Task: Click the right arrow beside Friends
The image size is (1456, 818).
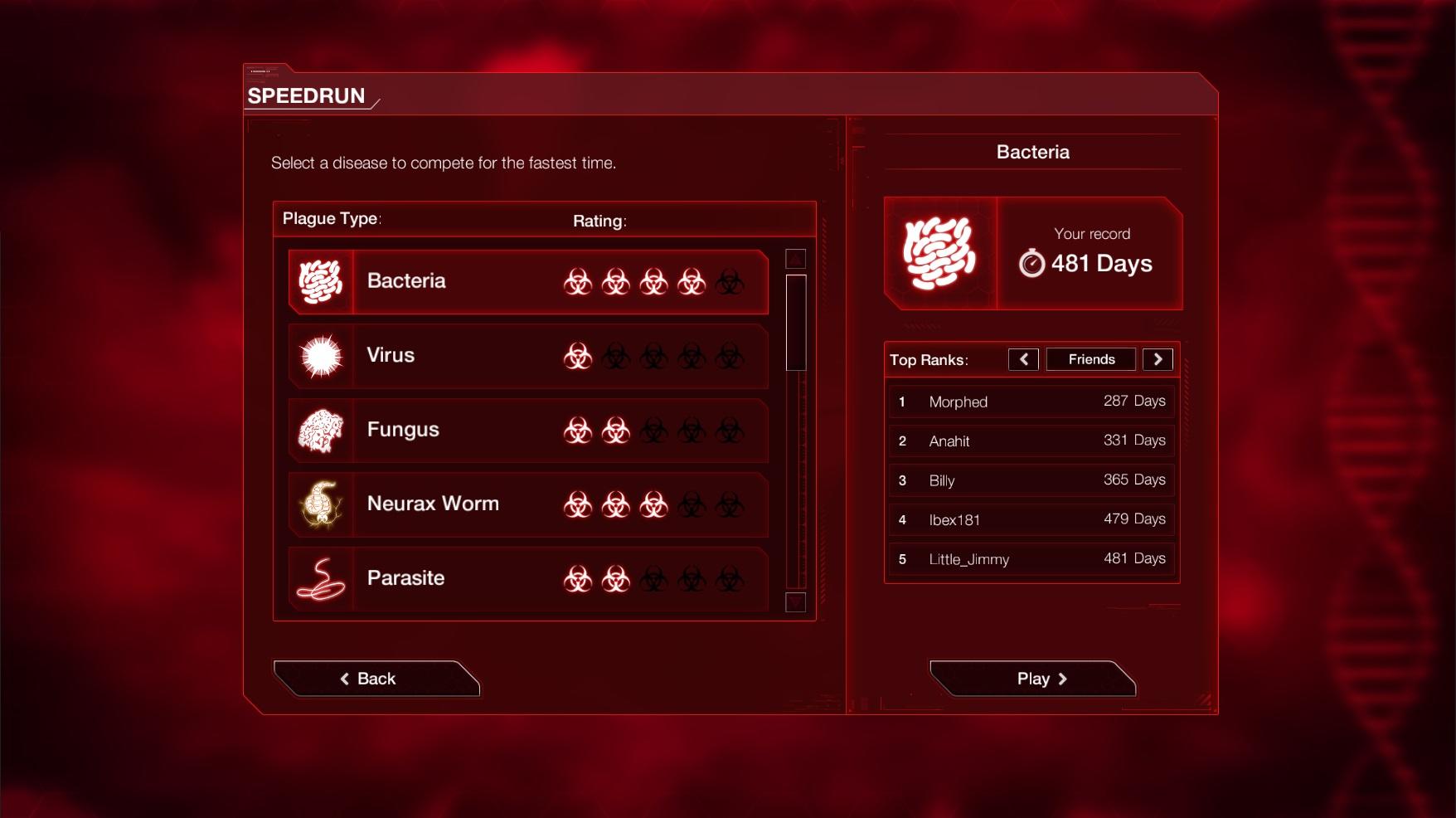Action: (1158, 358)
